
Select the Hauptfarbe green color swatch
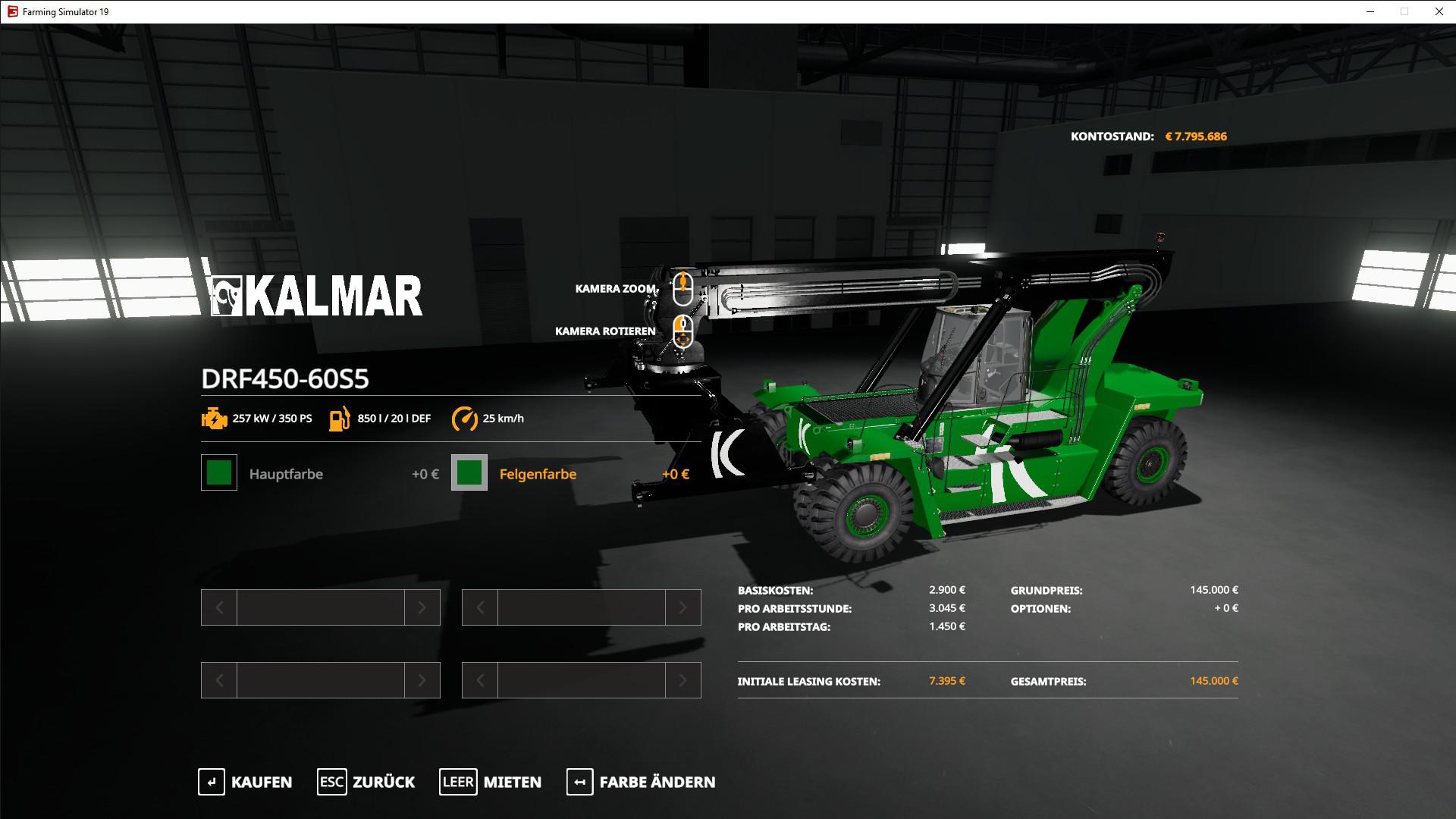coord(219,473)
